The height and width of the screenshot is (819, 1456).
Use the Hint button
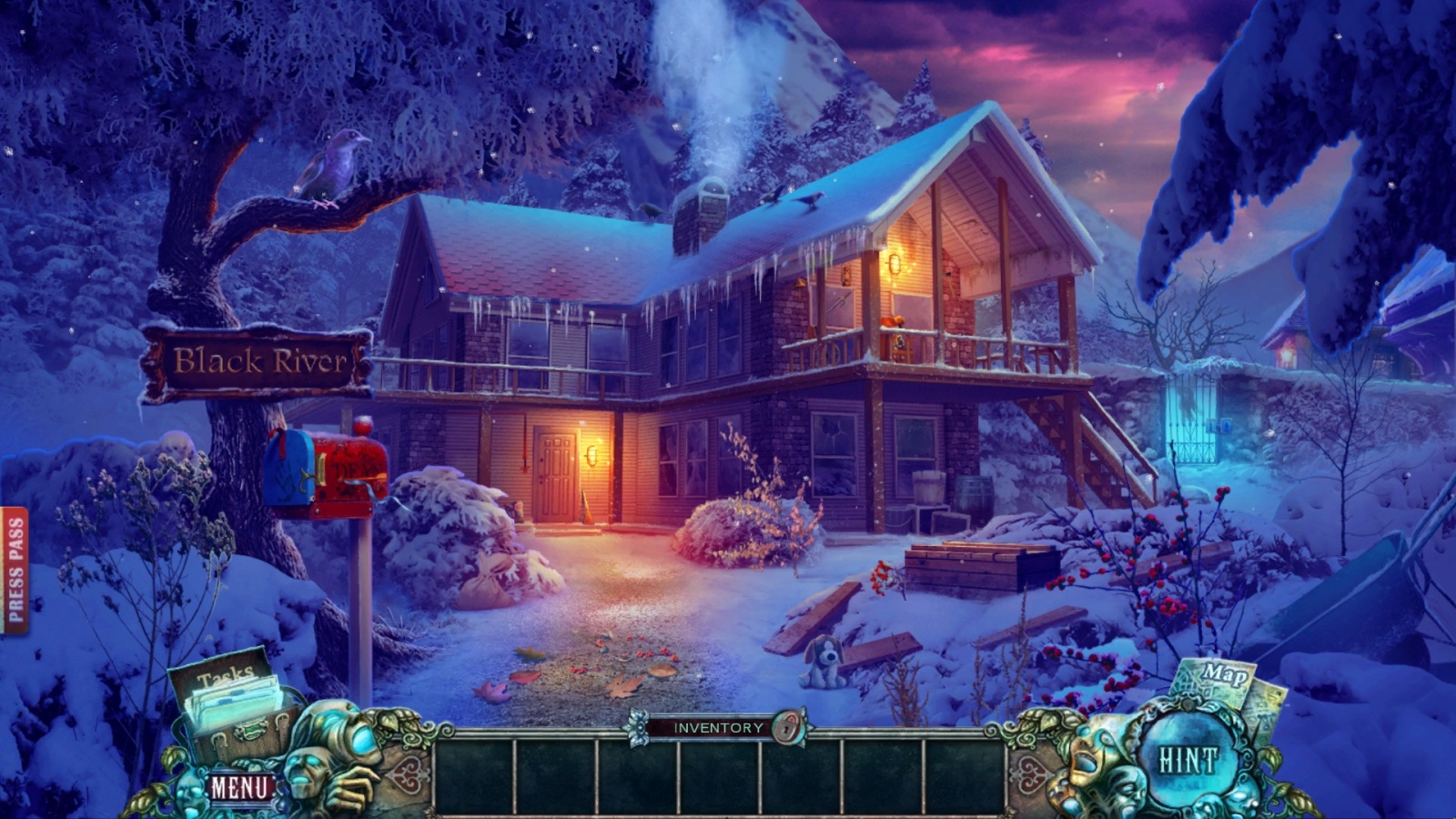coord(1187,761)
